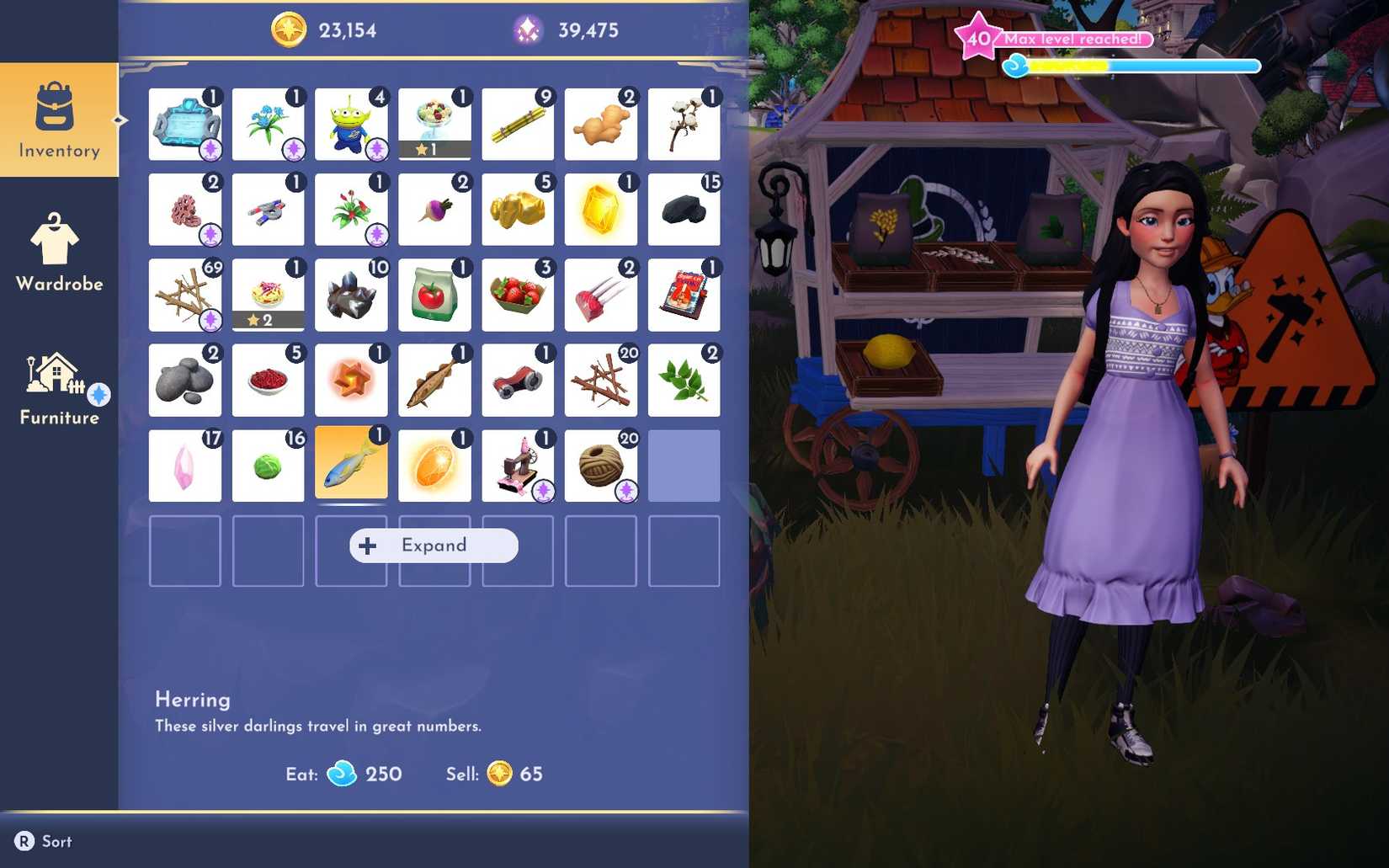Image resolution: width=1389 pixels, height=868 pixels.
Task: Select the yellow gemstone item
Action: pos(601,210)
